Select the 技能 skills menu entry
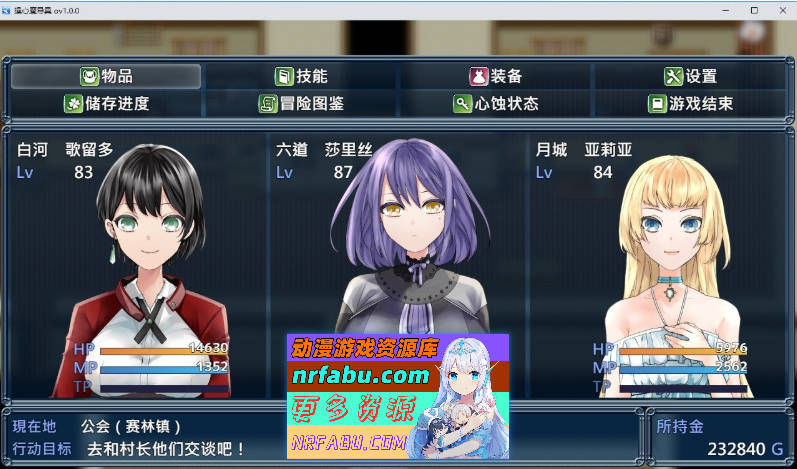Image resolution: width=797 pixels, height=469 pixels. [301, 76]
